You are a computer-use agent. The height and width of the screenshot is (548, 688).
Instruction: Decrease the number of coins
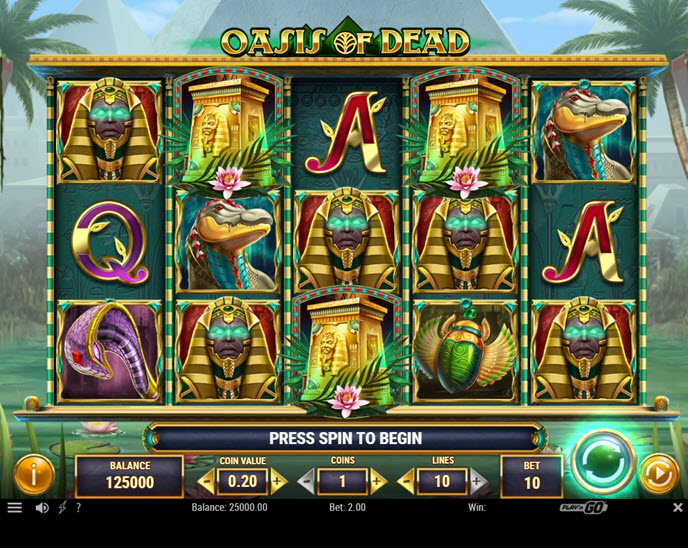pos(307,482)
